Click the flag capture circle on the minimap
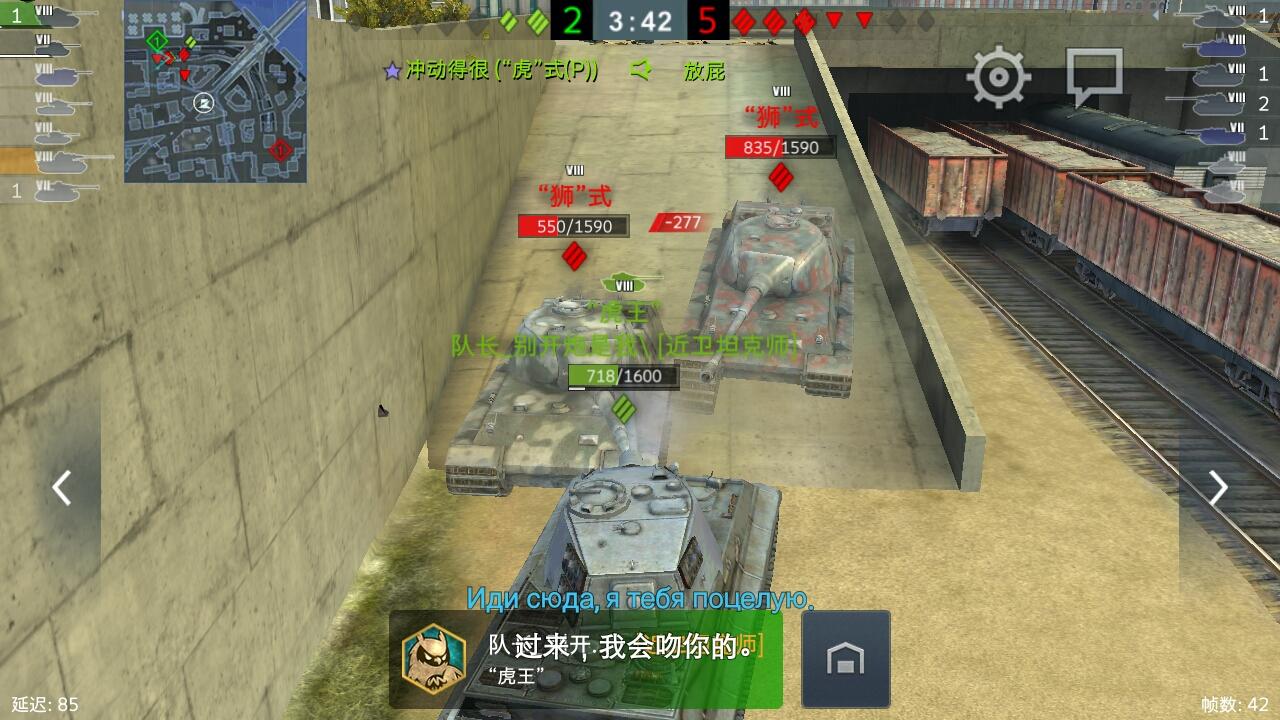The image size is (1280, 720). 205,102
